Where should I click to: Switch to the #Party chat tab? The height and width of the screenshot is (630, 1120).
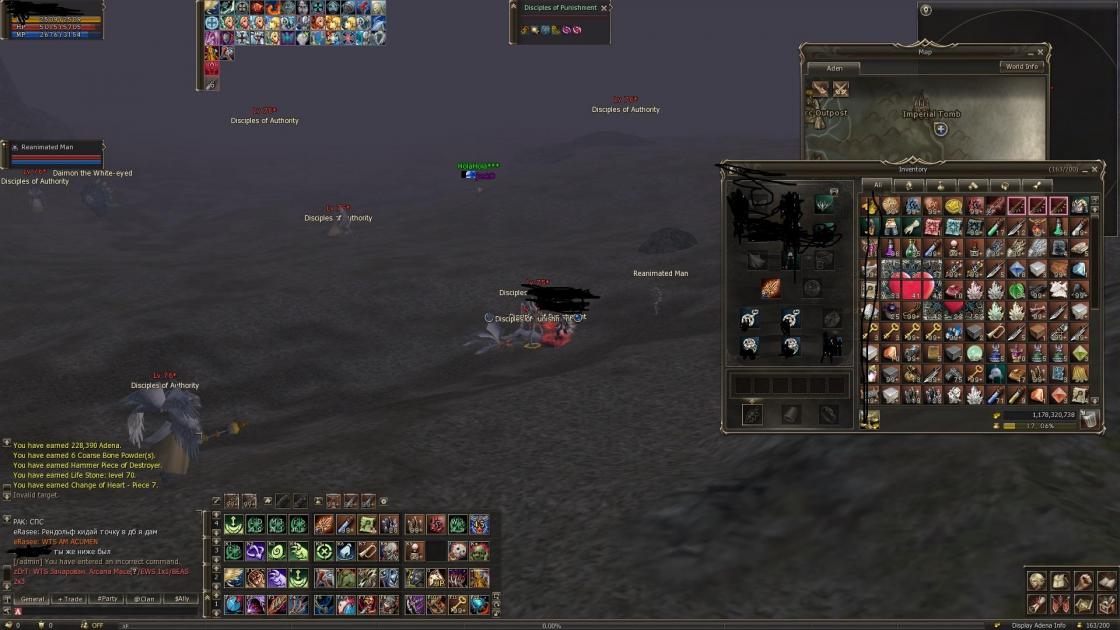click(x=108, y=599)
